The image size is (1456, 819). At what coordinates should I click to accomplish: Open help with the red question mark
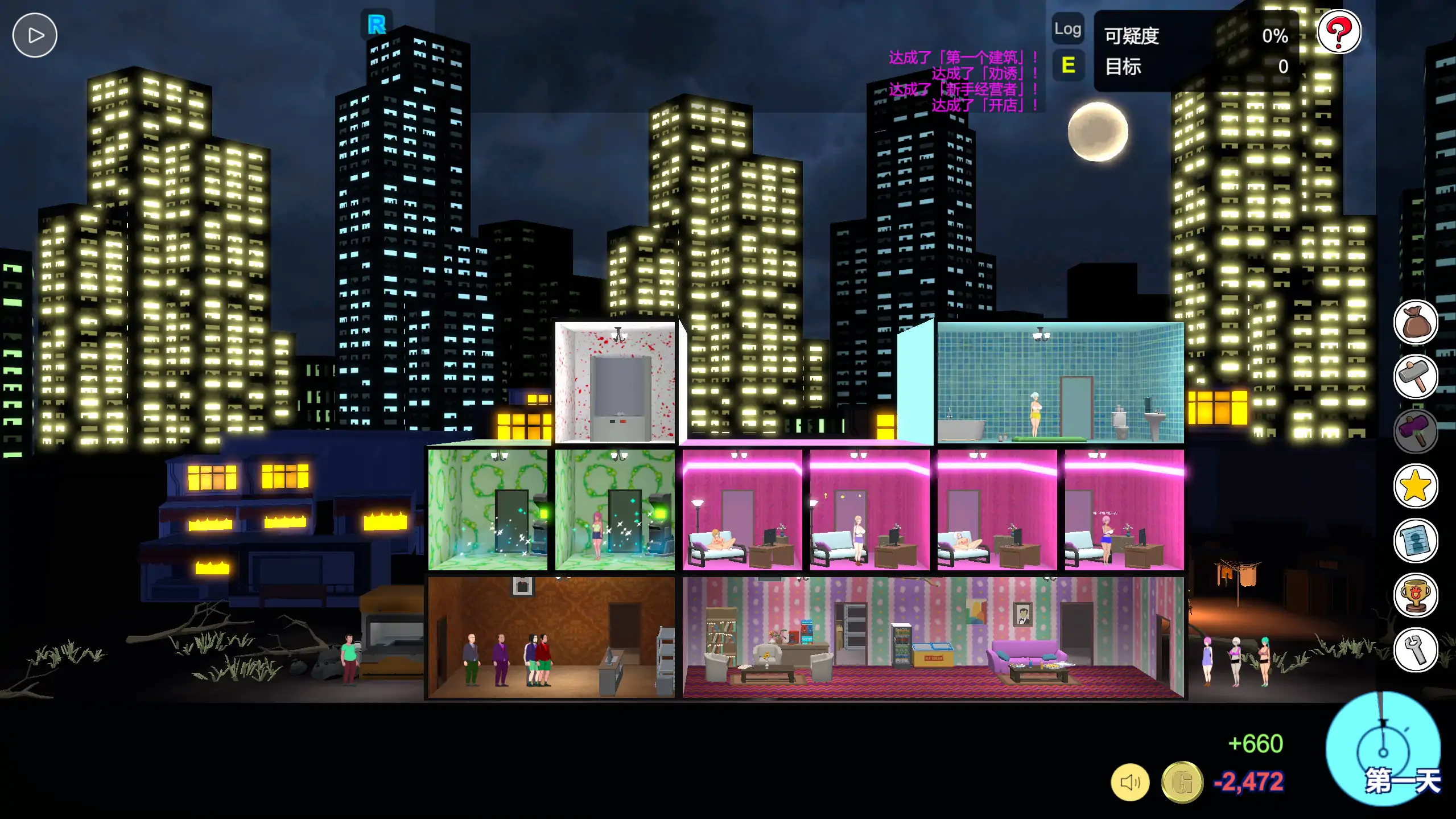(1340, 32)
